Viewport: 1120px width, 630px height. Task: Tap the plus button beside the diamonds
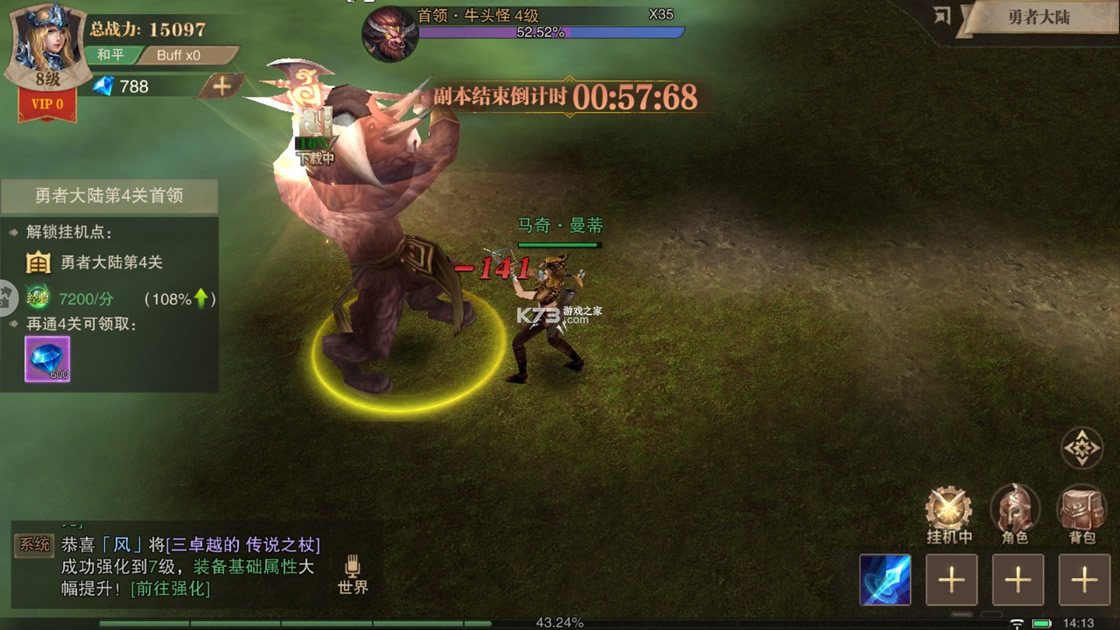coord(221,86)
